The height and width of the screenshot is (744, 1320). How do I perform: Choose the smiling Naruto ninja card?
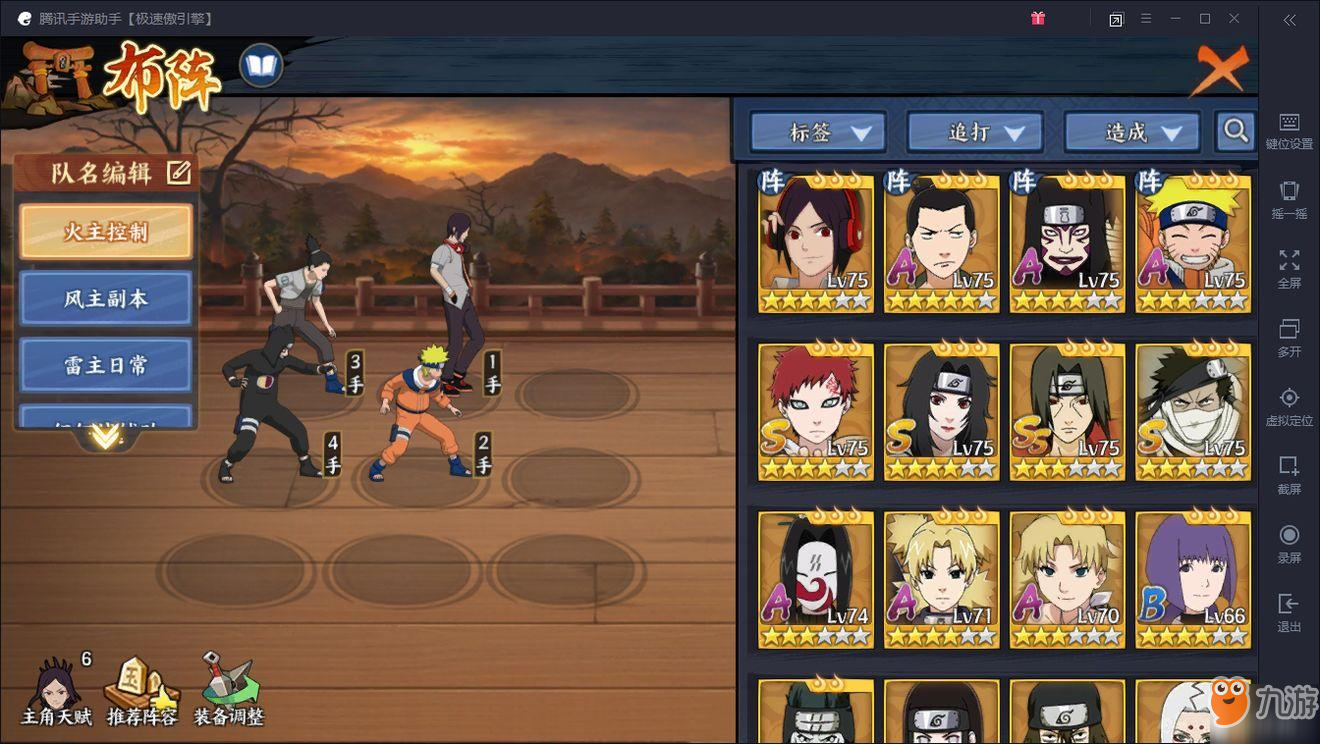tap(1193, 243)
